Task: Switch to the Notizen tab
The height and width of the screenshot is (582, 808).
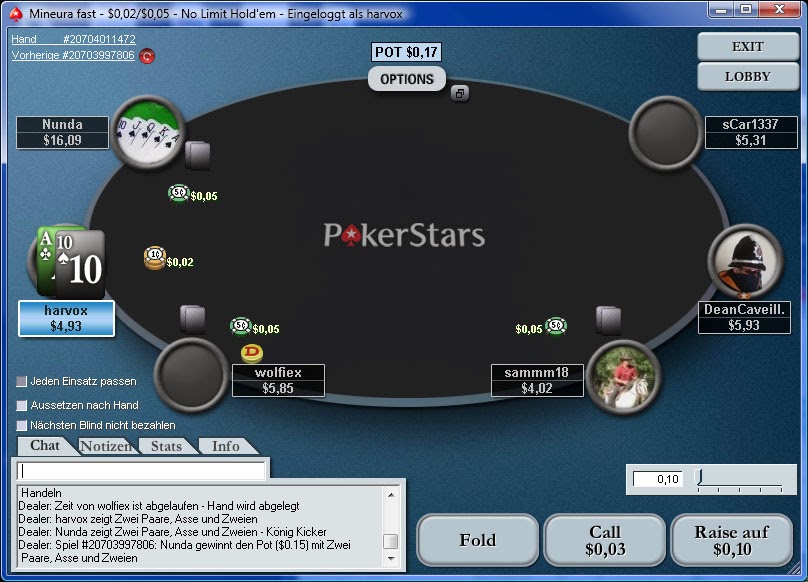Action: [106, 446]
